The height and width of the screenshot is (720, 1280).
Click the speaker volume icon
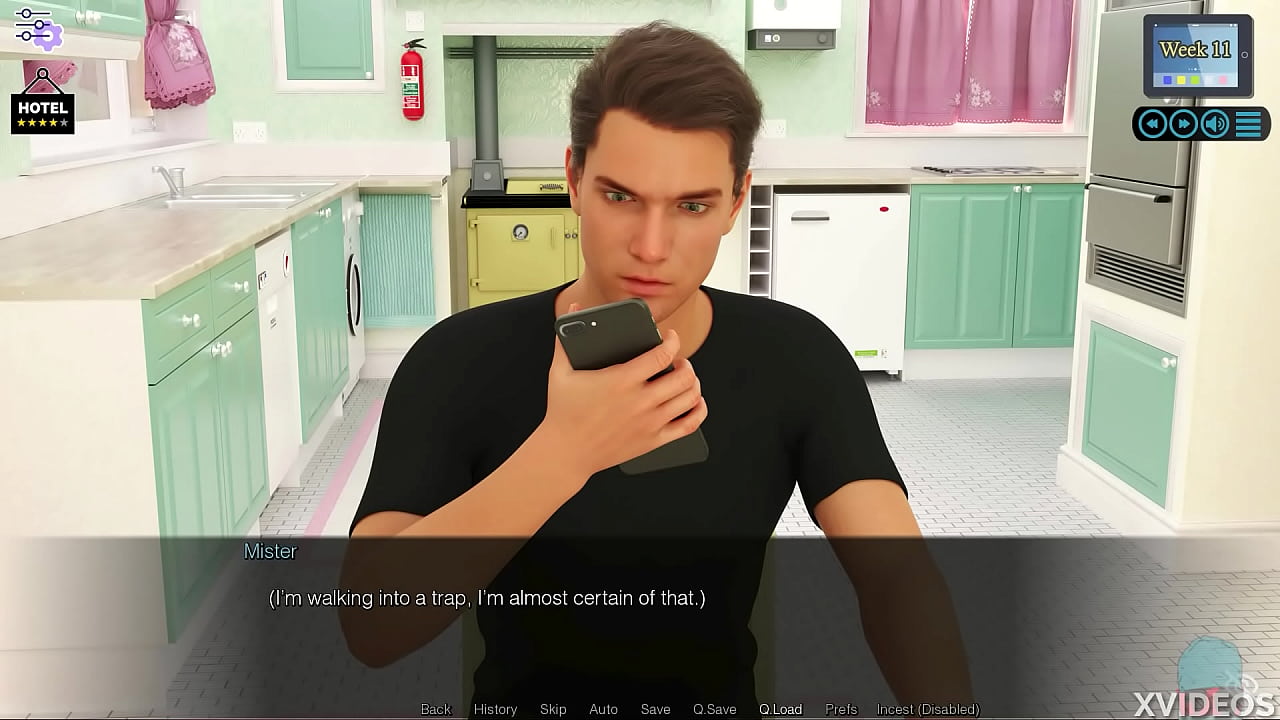(1214, 124)
